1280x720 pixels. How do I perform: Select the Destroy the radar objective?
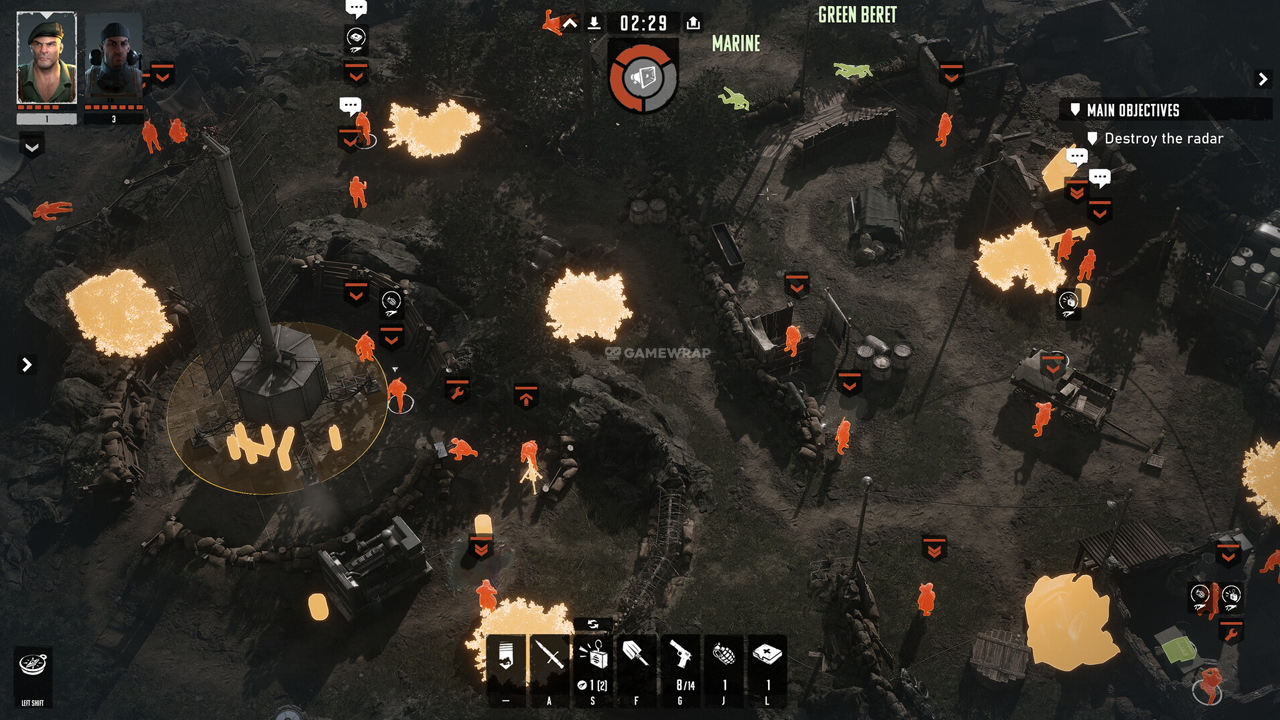[x=1163, y=139]
